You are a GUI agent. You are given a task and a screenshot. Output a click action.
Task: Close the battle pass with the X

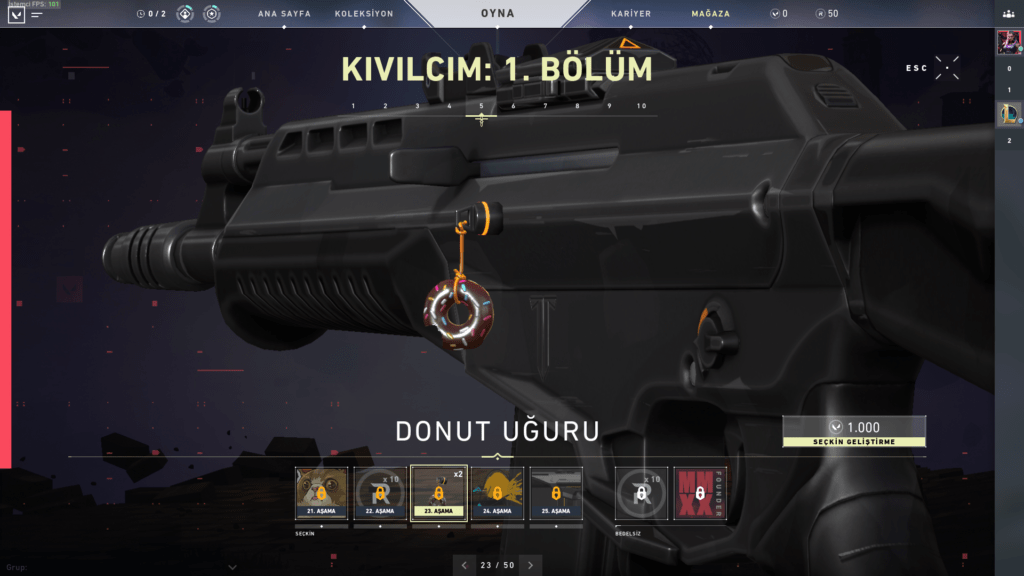click(x=947, y=68)
